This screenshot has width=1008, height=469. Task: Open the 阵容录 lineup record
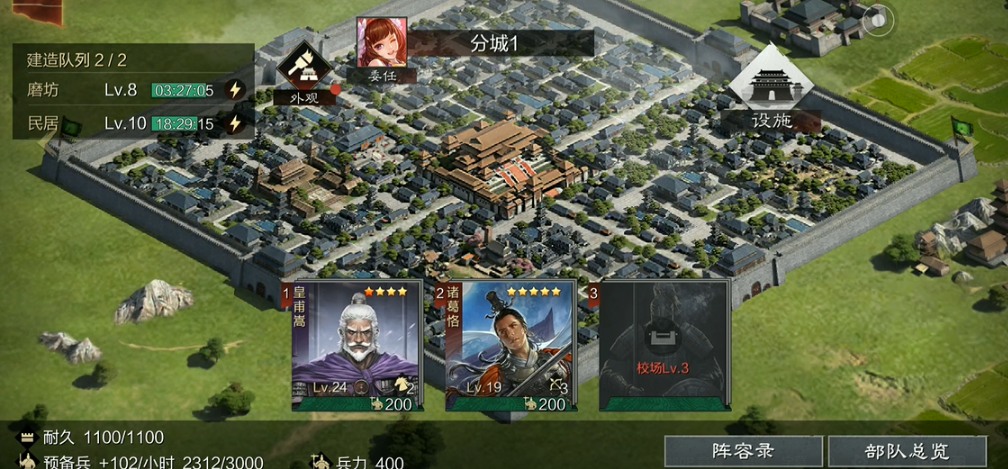[x=743, y=452]
